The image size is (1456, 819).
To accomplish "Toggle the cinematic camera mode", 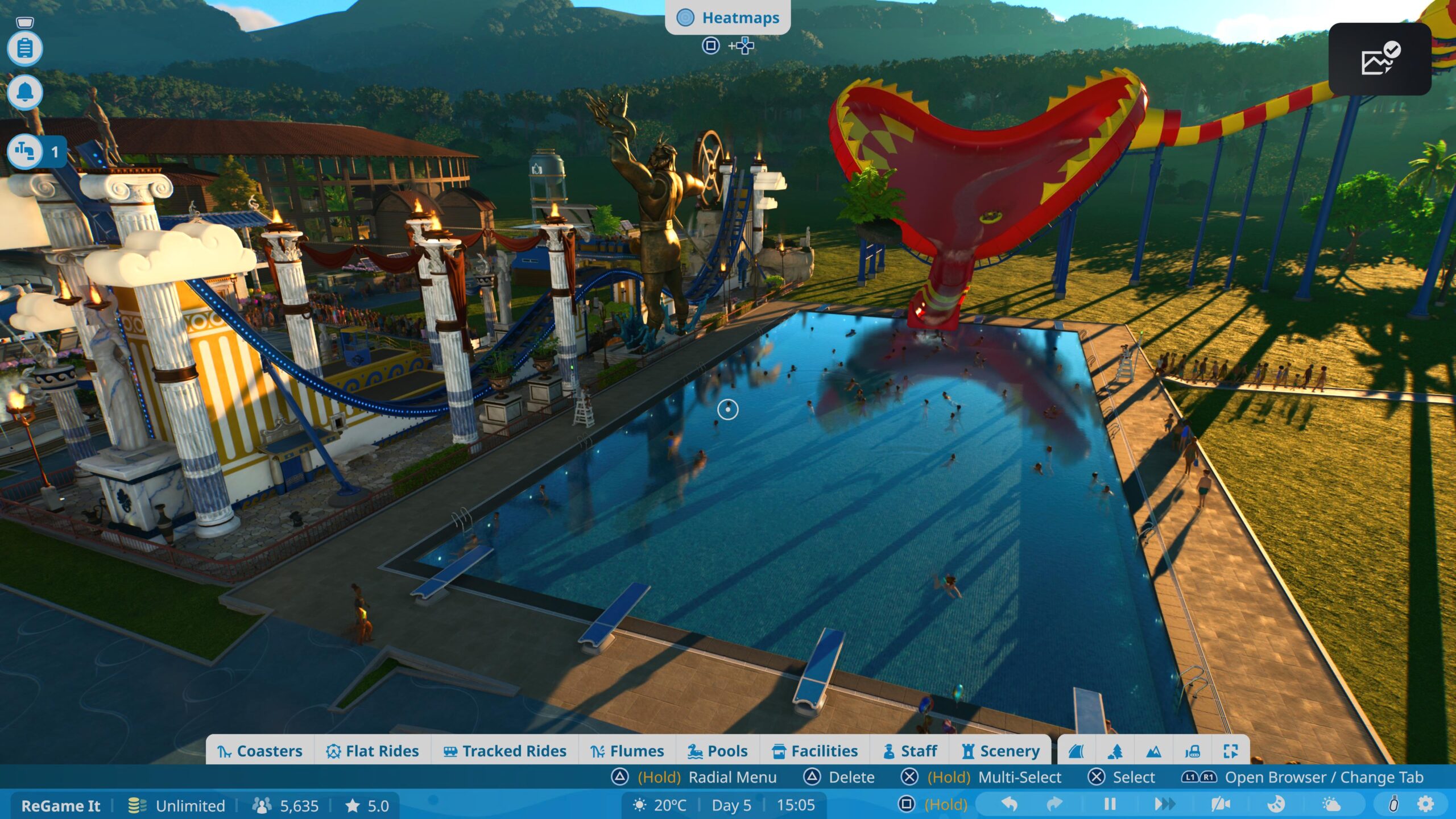I will 1222,805.
